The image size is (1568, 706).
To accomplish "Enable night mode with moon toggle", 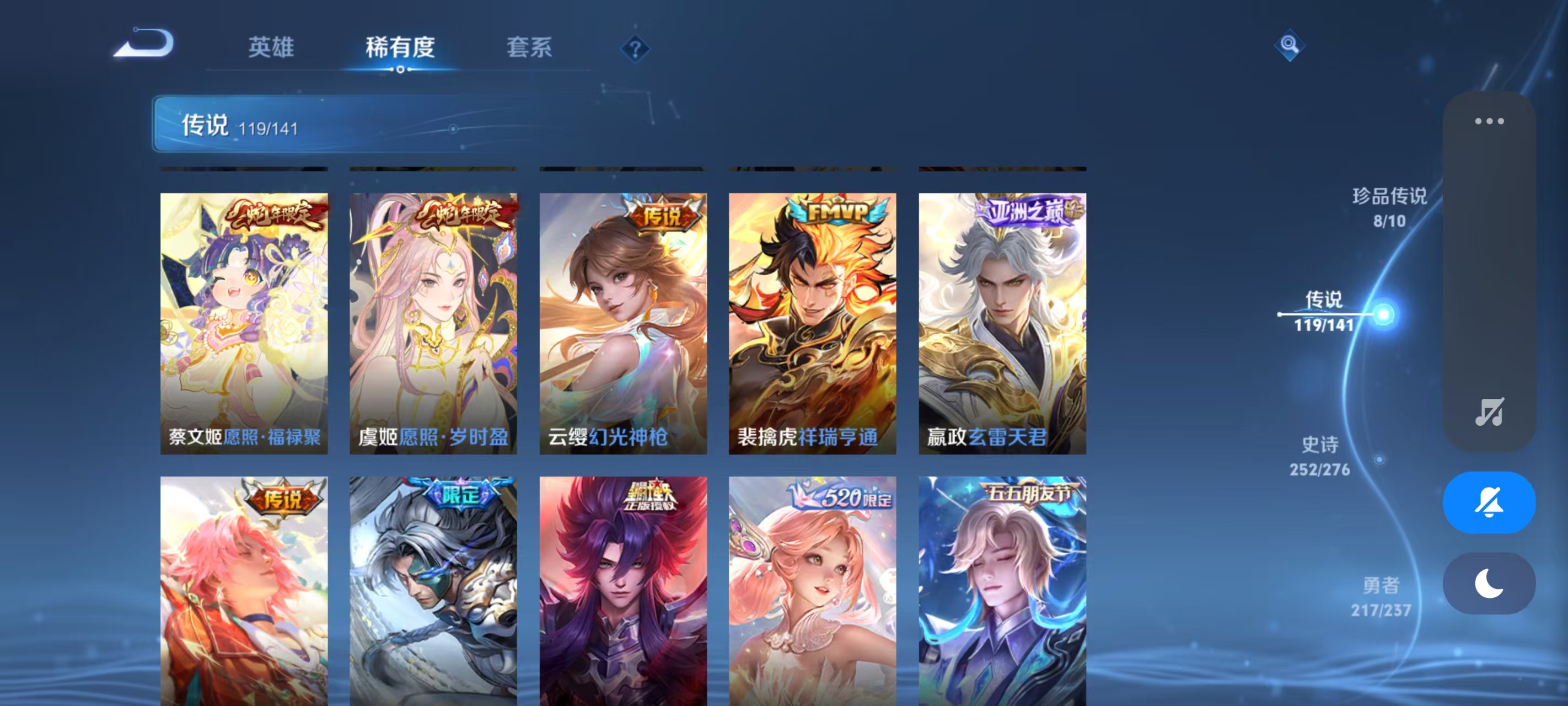I will (1488, 583).
